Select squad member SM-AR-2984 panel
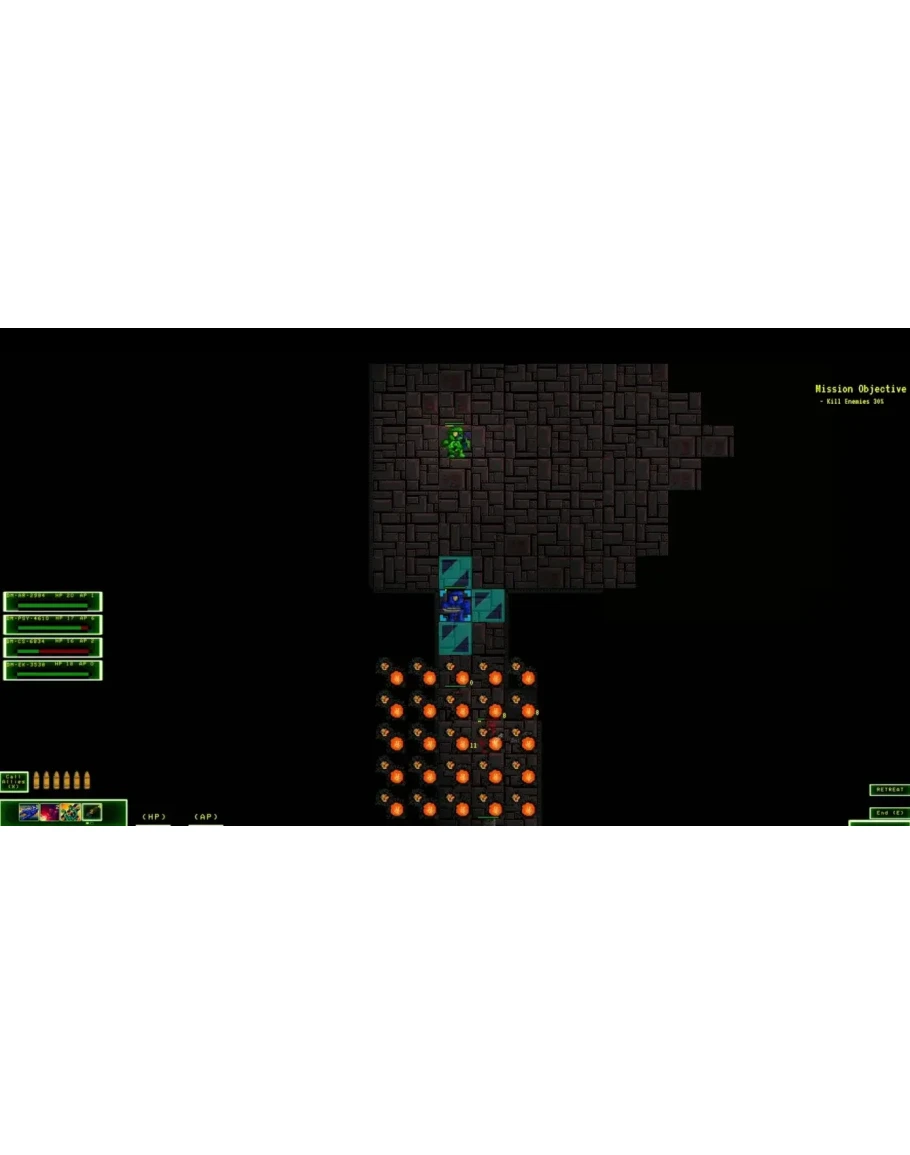The width and height of the screenshot is (910, 1155). 53,602
